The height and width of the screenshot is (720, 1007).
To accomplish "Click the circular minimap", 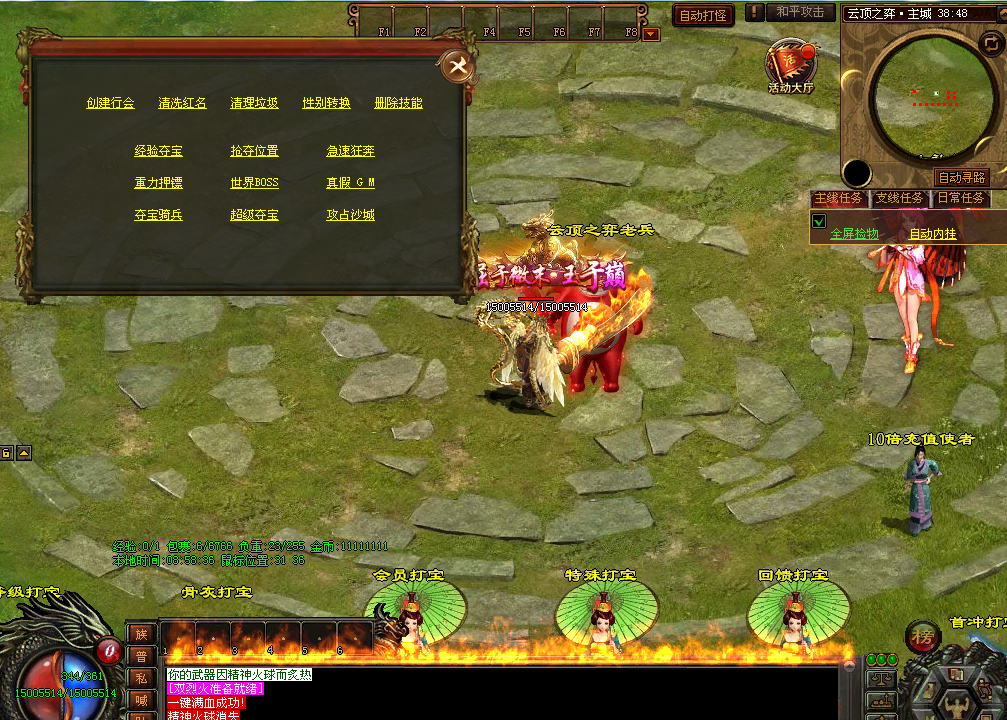I will pos(923,95).
